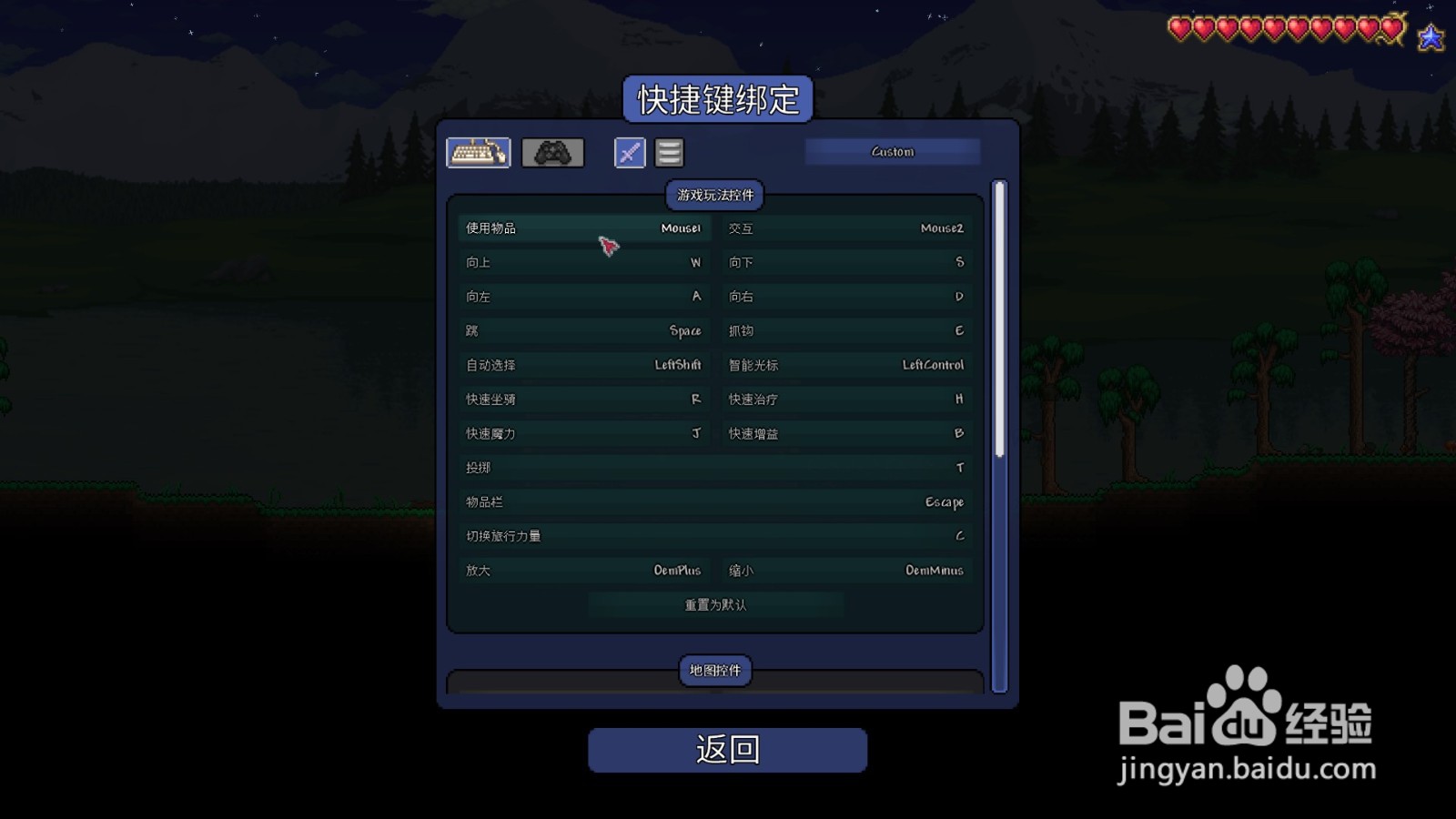
Task: Open the Custom keybinding profile selector
Action: (x=892, y=151)
